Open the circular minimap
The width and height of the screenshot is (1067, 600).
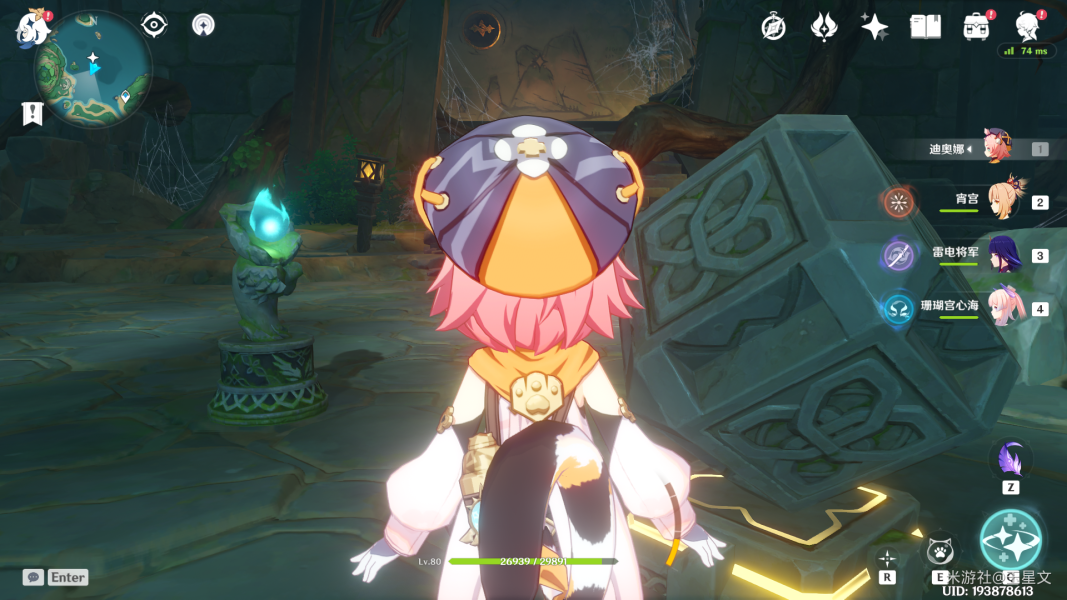click(x=93, y=70)
